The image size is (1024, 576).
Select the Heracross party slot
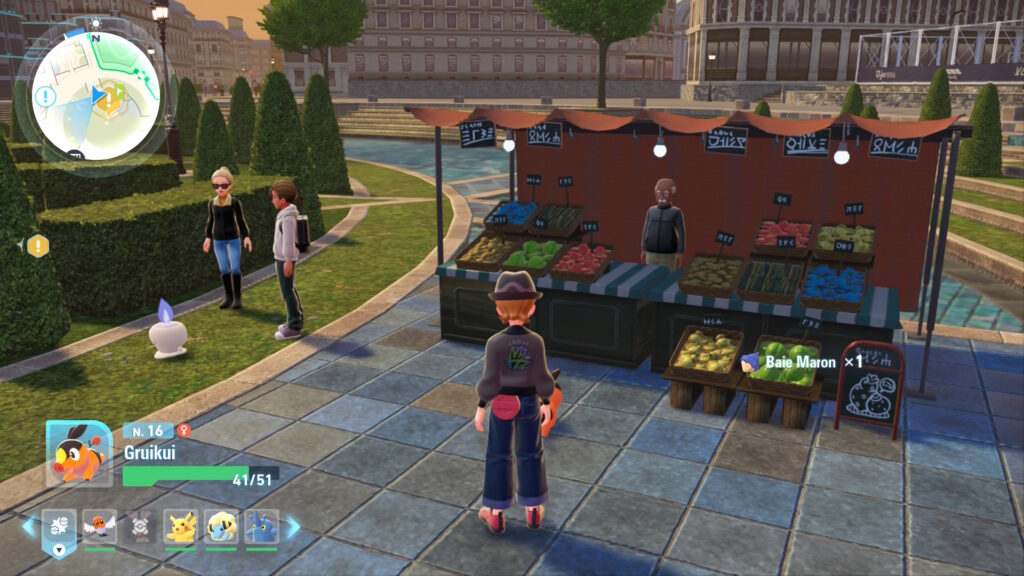pyautogui.click(x=261, y=527)
